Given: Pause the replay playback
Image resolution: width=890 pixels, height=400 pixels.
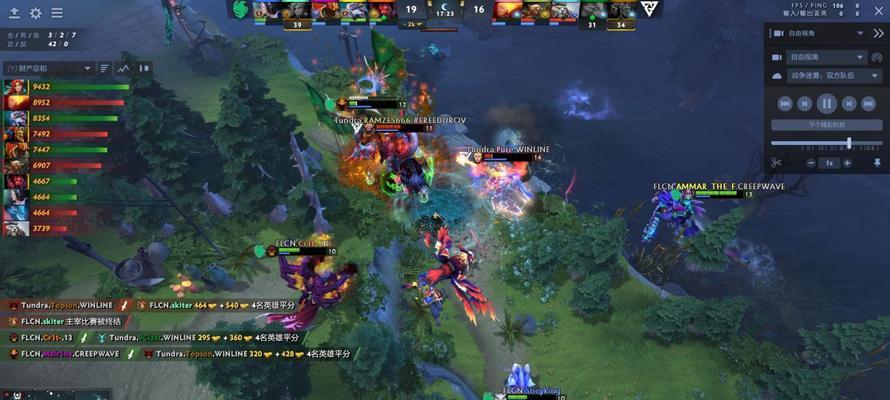Looking at the screenshot, I should pyautogui.click(x=827, y=102).
